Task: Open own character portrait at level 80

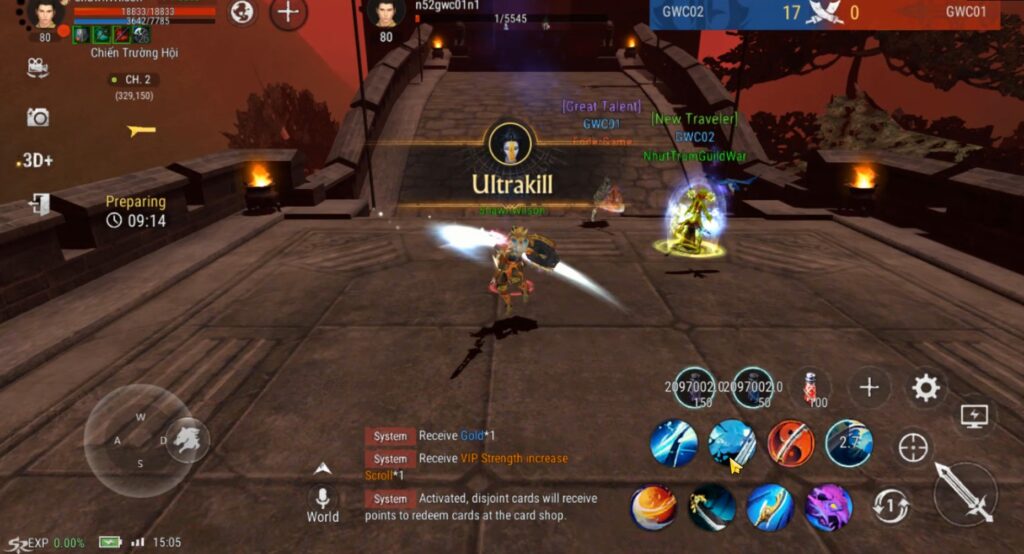Action: [45, 14]
